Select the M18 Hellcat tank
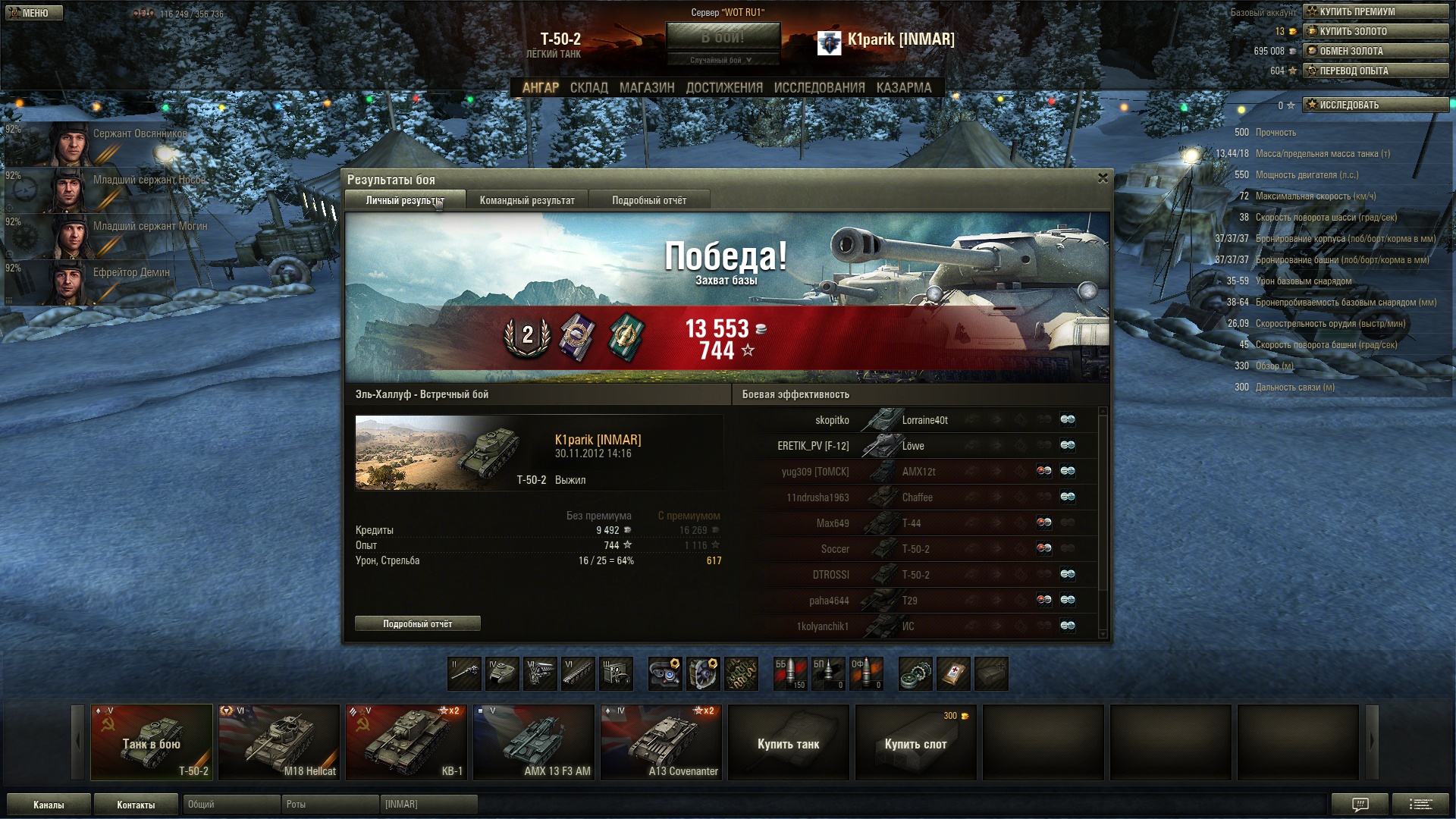The width and height of the screenshot is (1456, 819). (x=279, y=742)
